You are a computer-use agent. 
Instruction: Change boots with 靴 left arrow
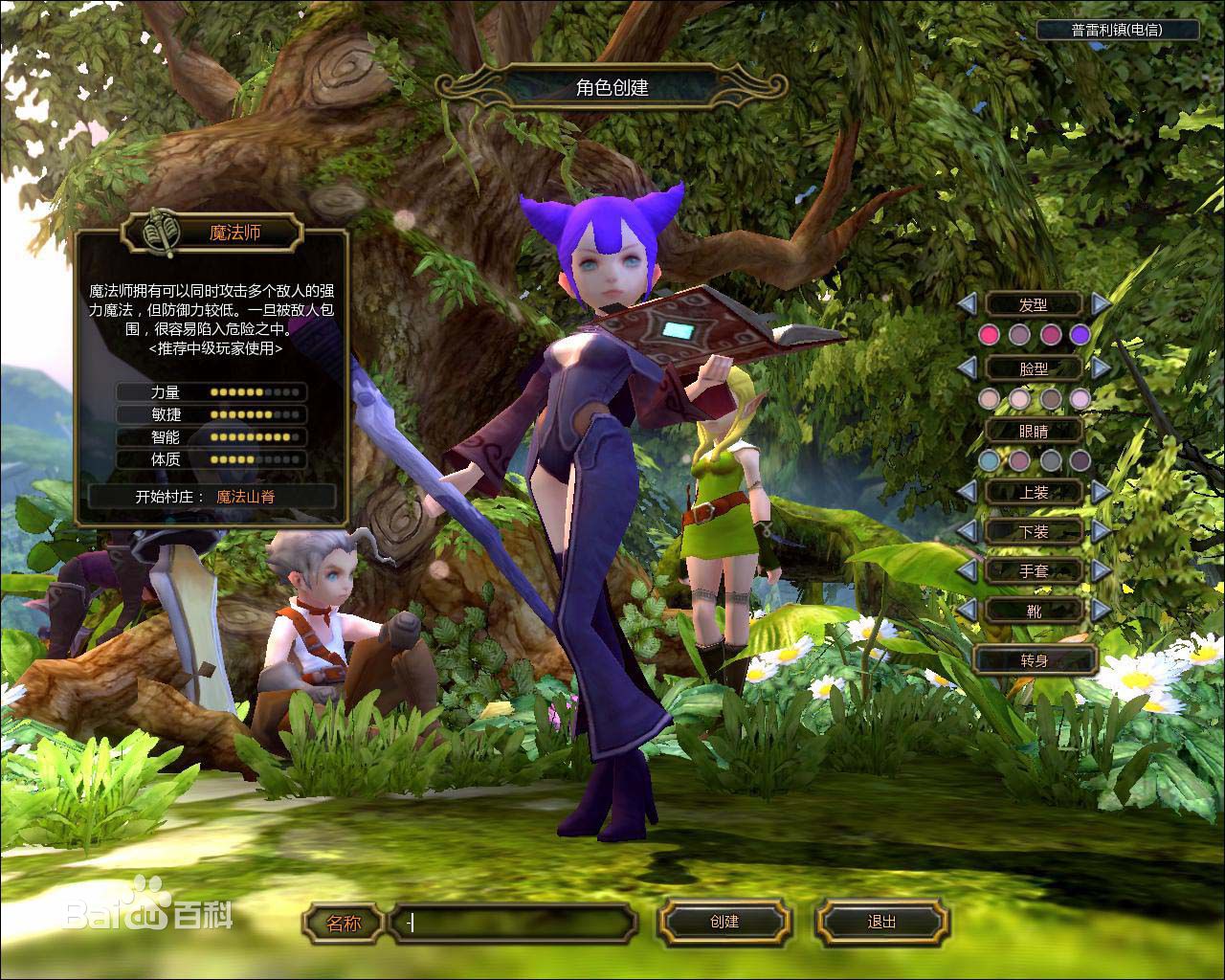click(x=967, y=610)
